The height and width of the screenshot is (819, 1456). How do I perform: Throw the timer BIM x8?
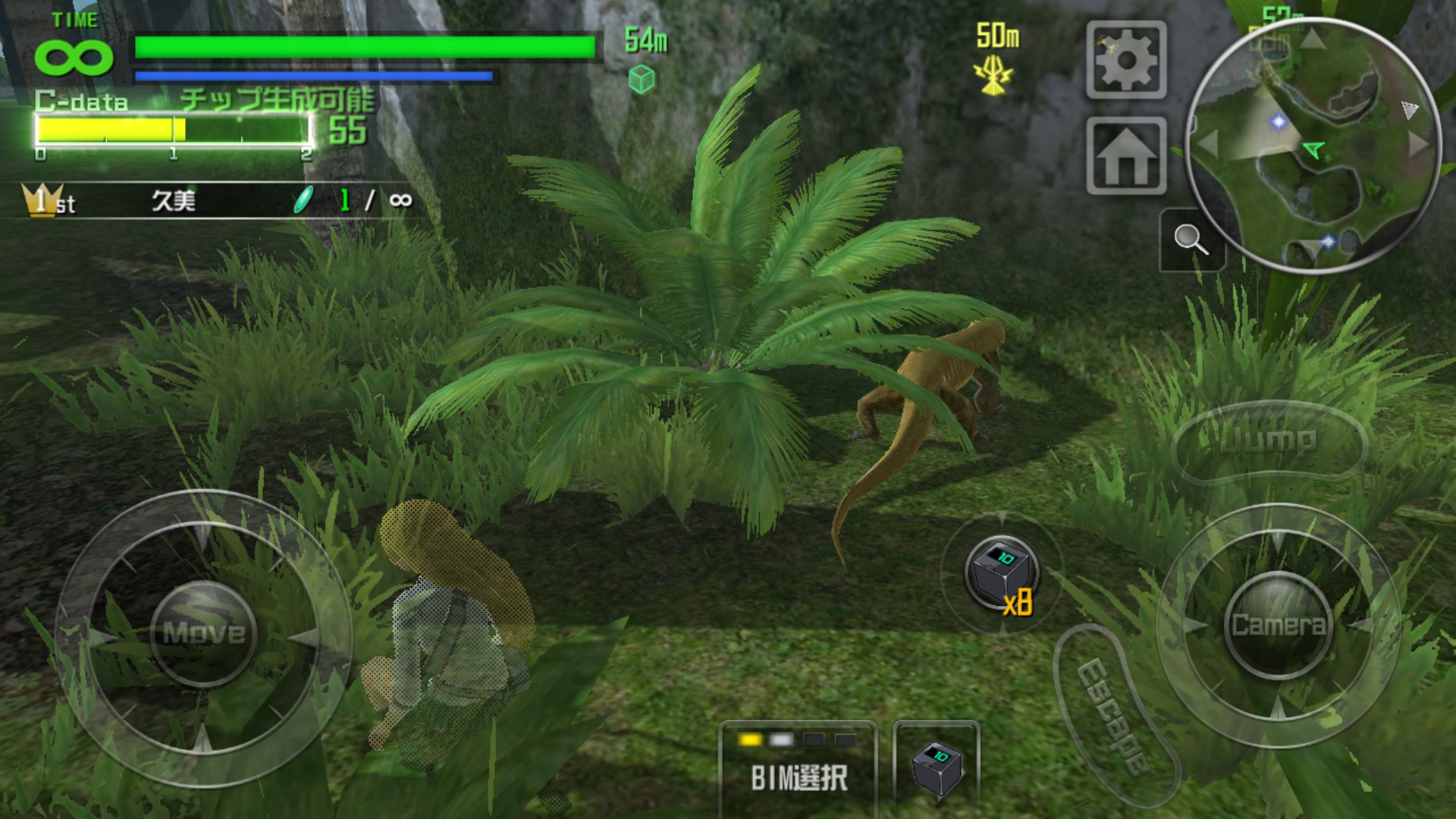click(x=1001, y=575)
